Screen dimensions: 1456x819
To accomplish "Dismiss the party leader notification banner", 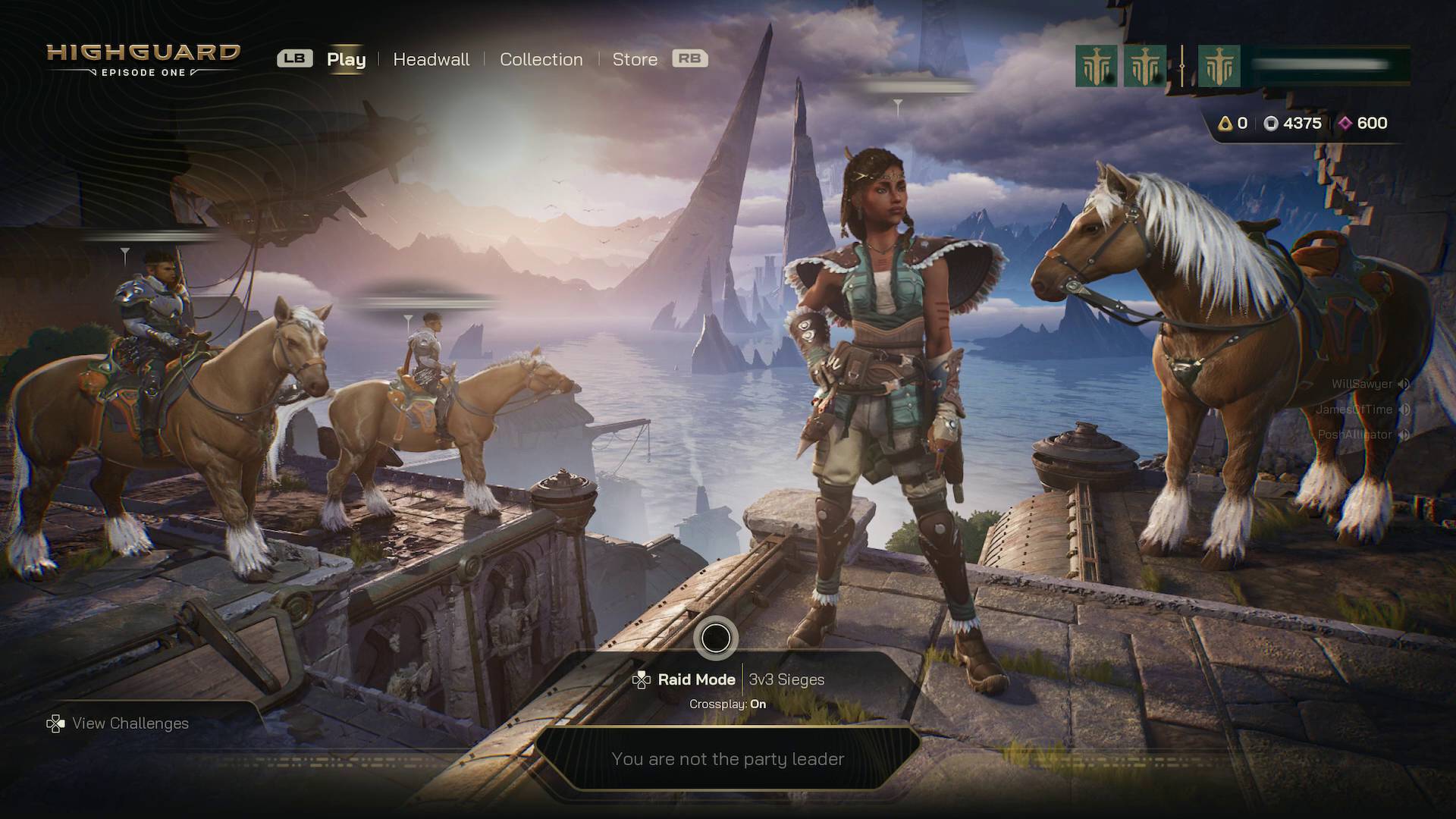I will tap(728, 758).
